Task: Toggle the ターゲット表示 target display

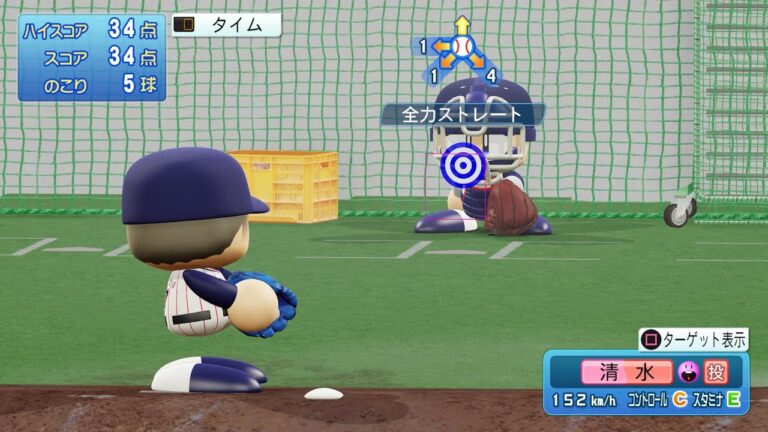Action: pyautogui.click(x=693, y=340)
